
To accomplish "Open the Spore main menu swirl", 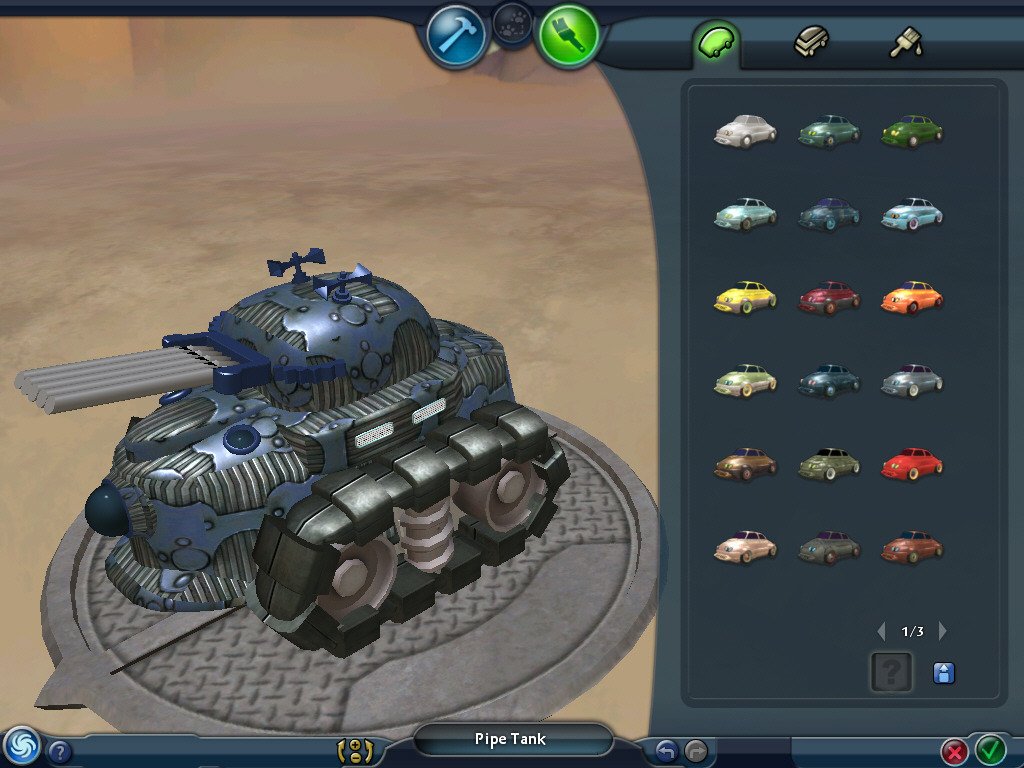I will pyautogui.click(x=22, y=745).
